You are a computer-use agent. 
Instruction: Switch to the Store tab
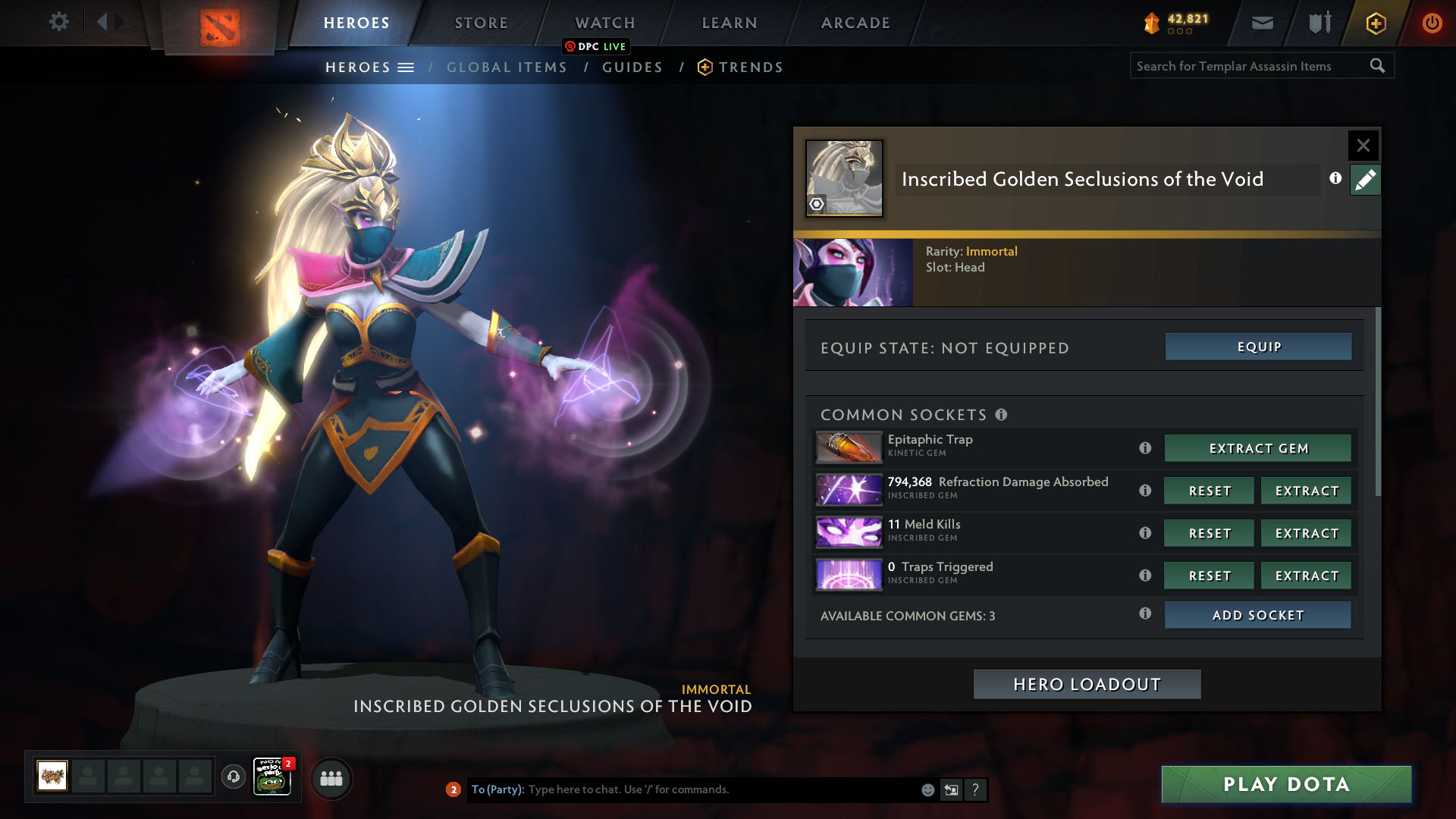[x=482, y=23]
